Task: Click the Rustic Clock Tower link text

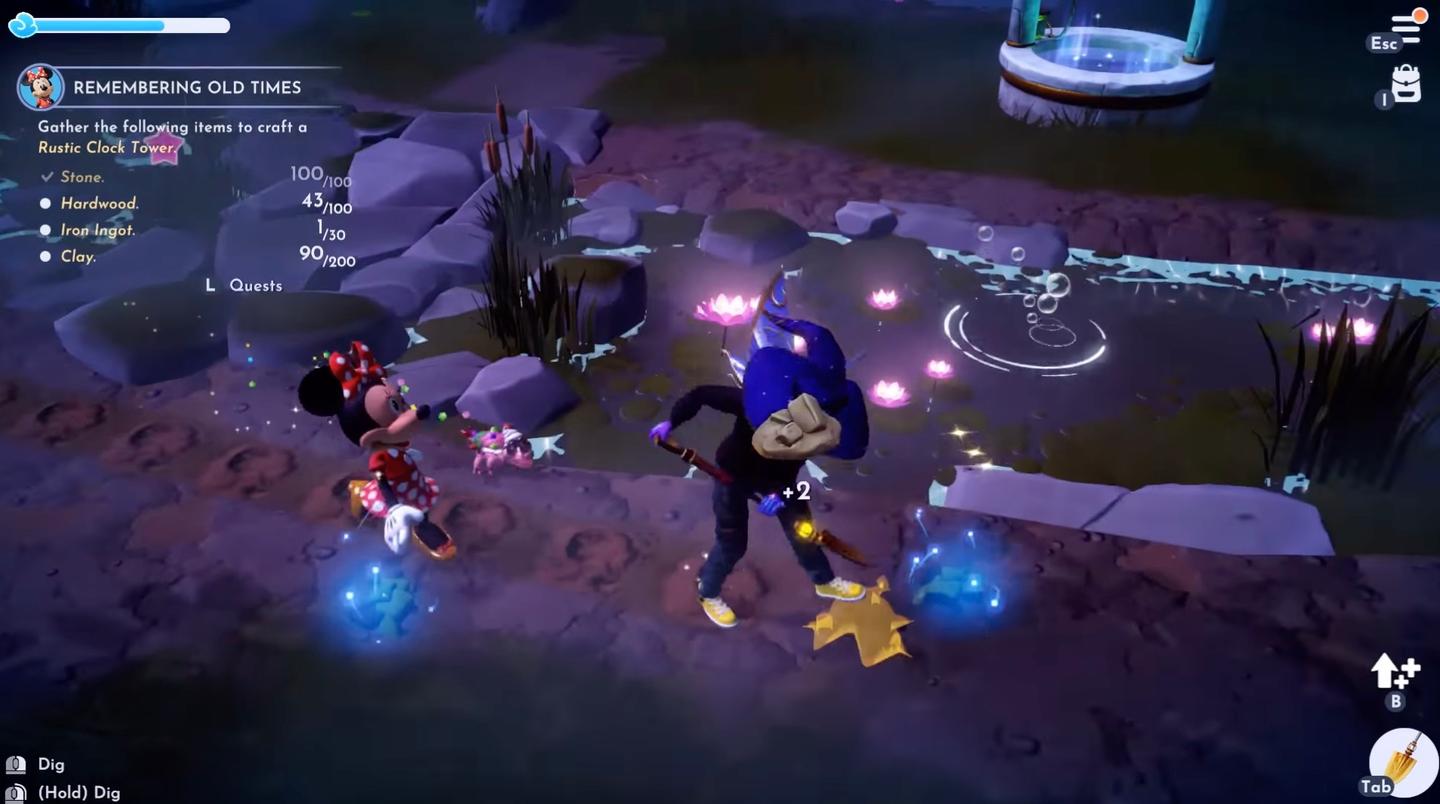Action: [x=104, y=147]
